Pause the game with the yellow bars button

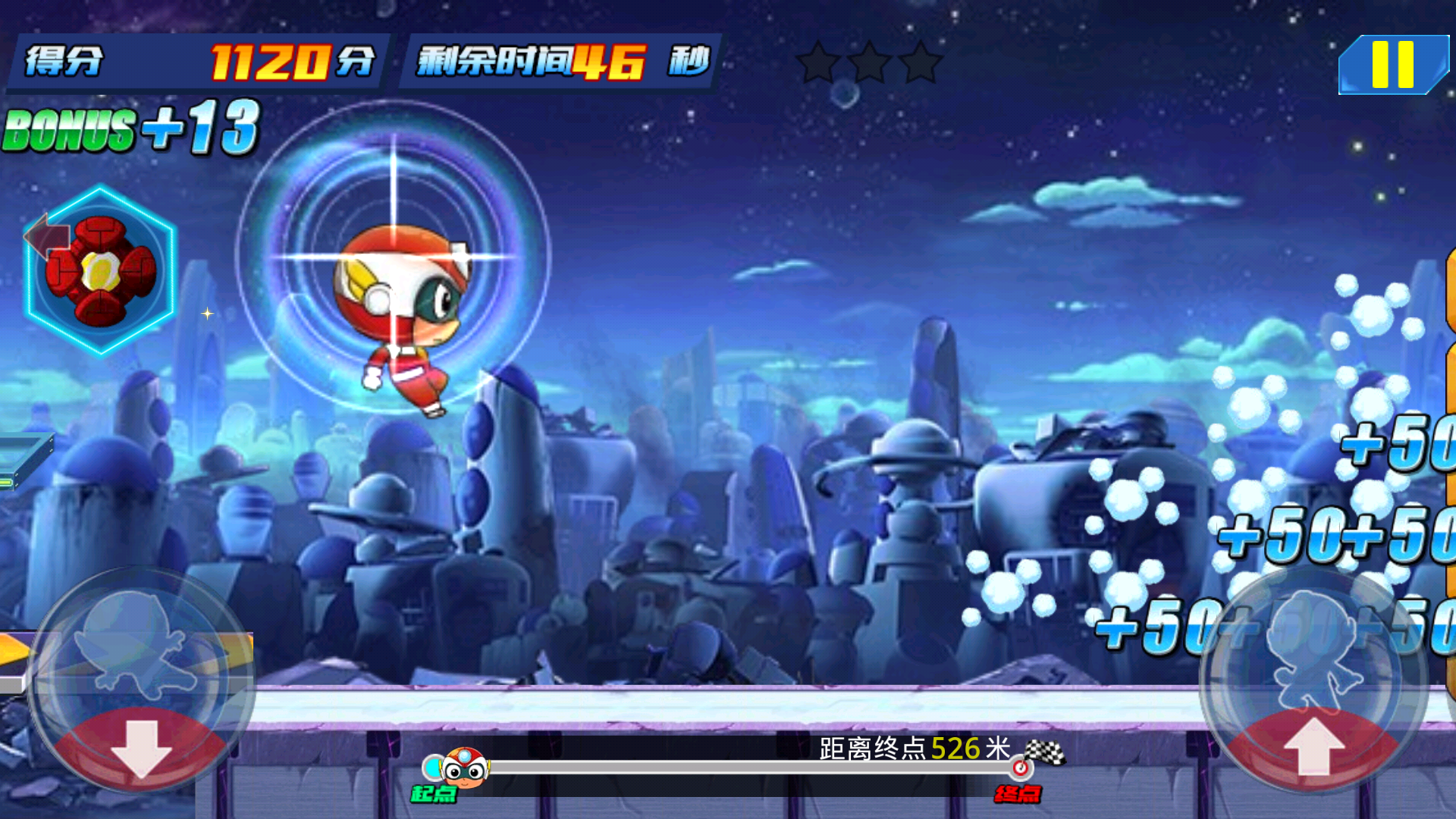pos(1392,65)
